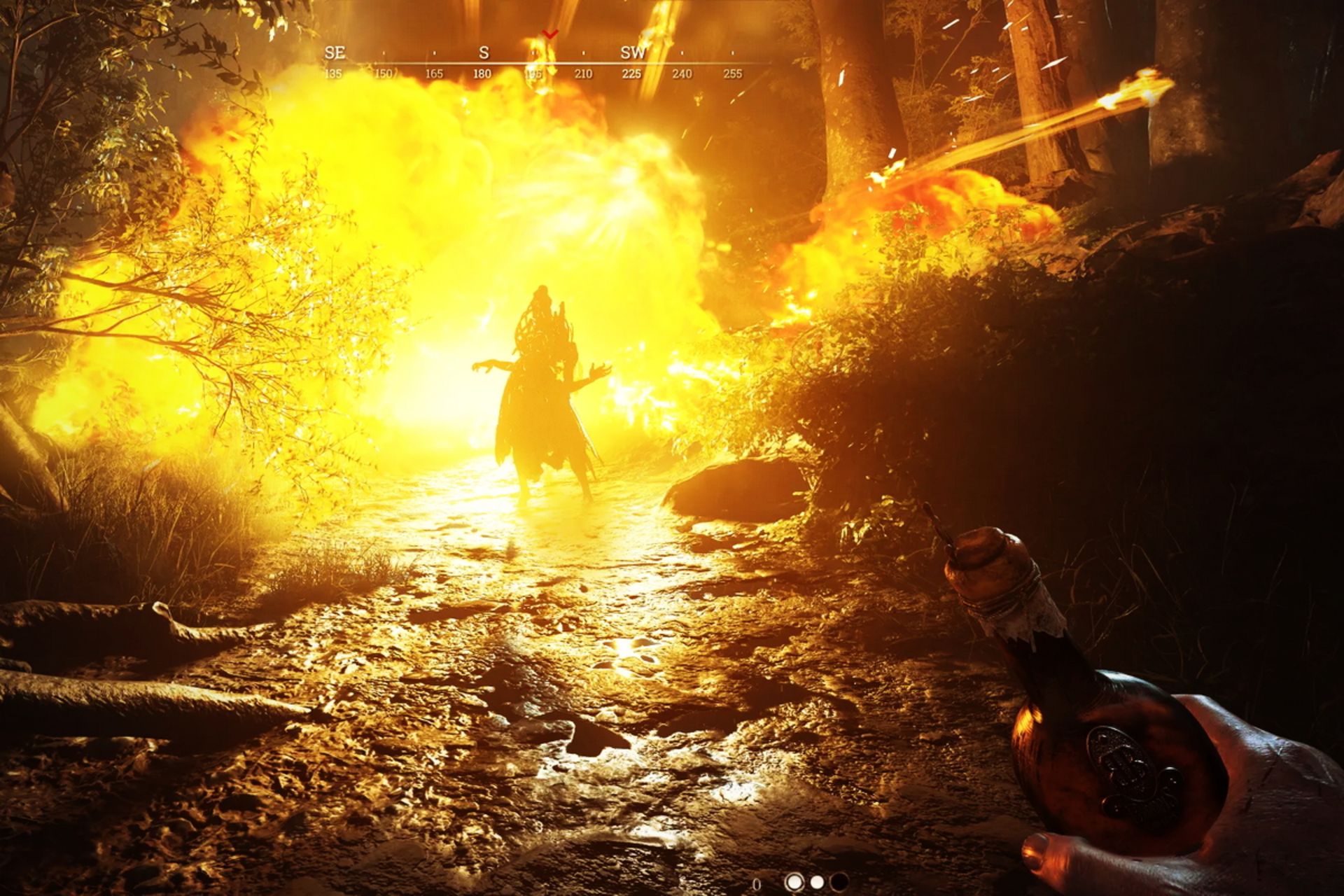
Task: Select the S cardinal label on the compass
Action: (484, 52)
